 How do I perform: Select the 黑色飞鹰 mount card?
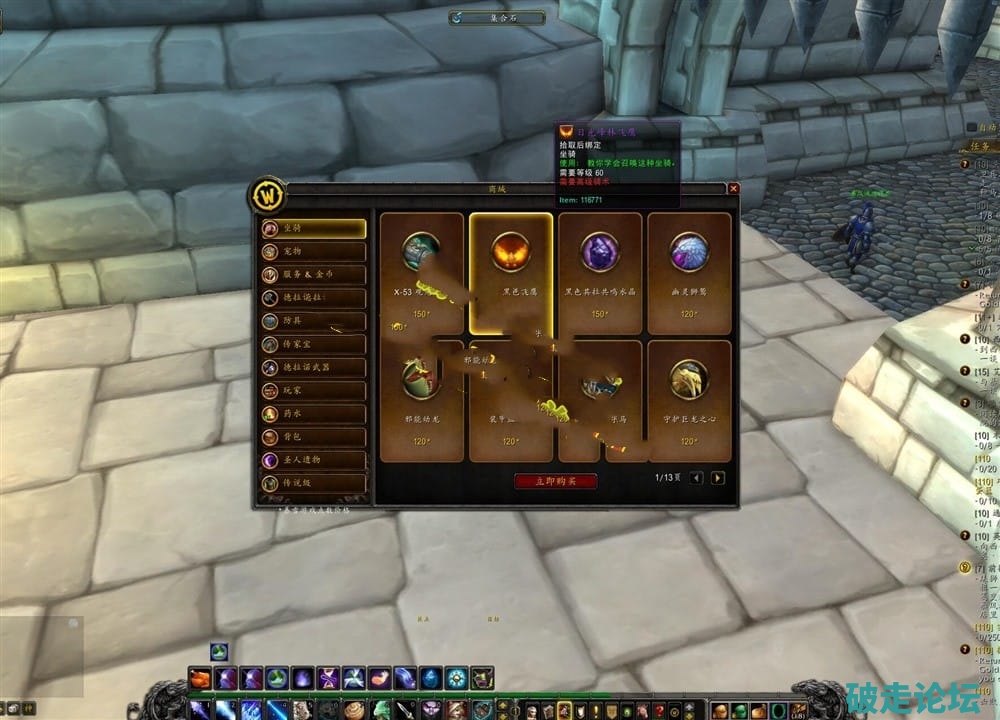tap(511, 273)
